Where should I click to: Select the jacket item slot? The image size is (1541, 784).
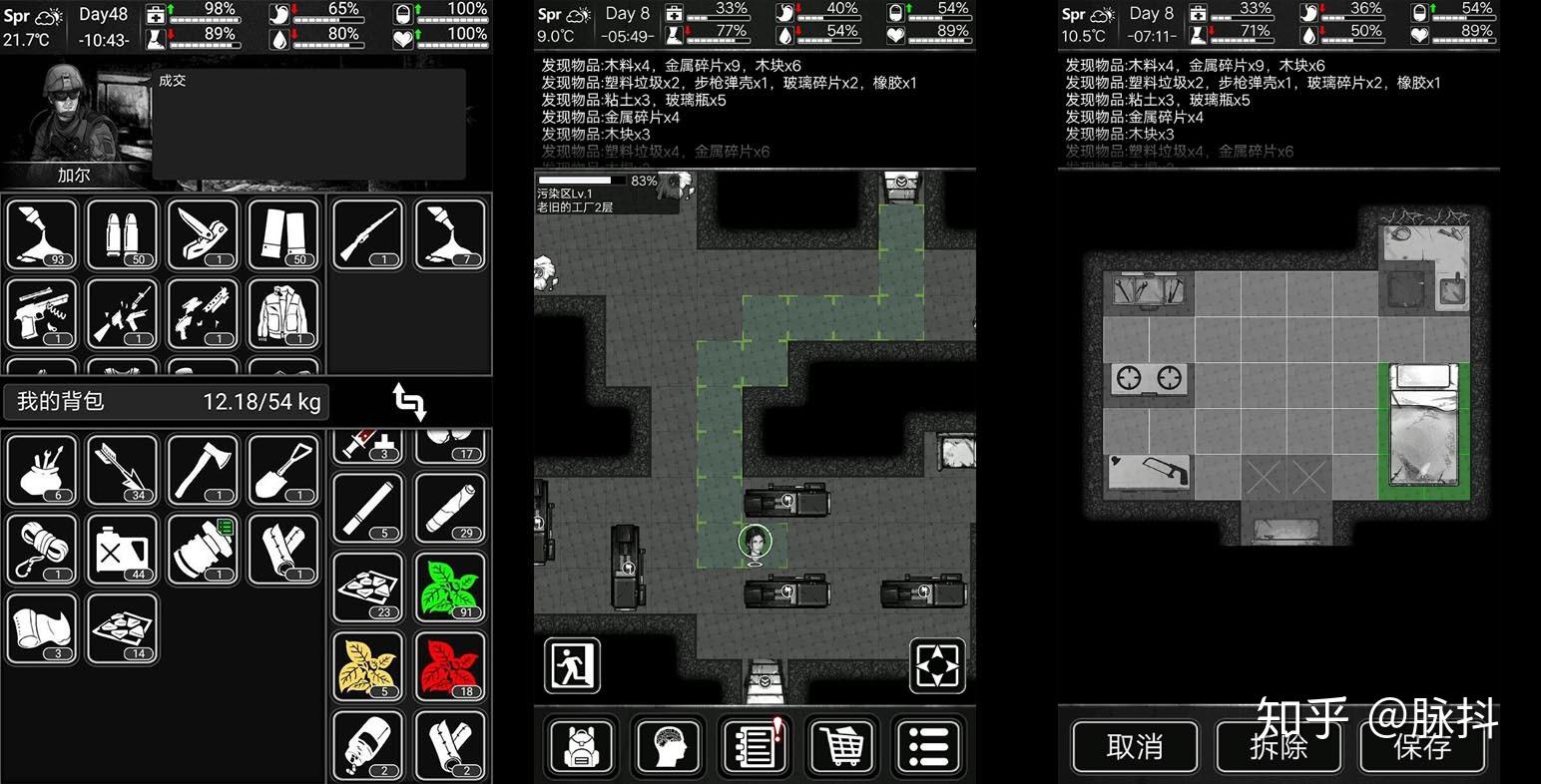pos(283,314)
